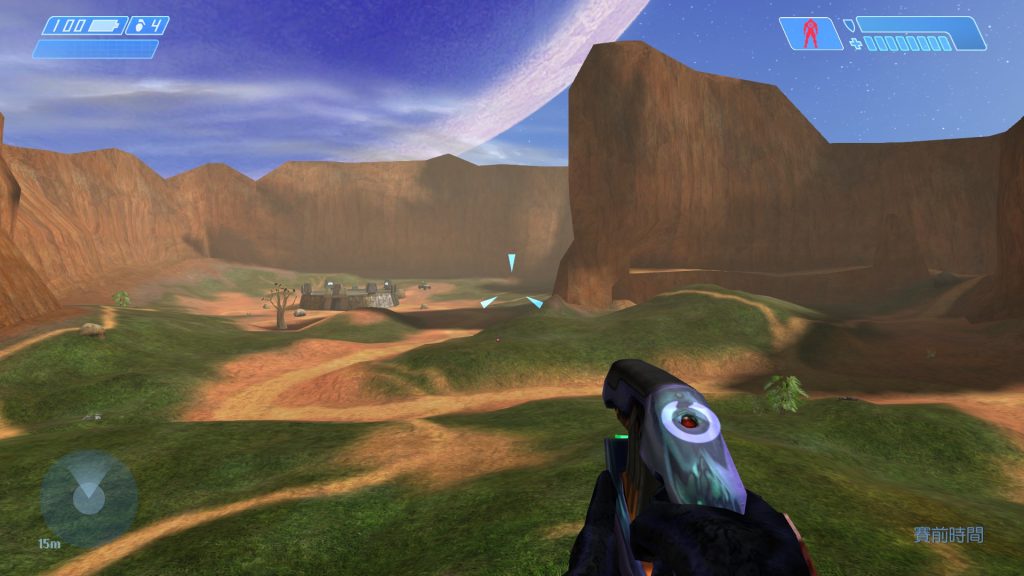Click the circular motion tracker radar
This screenshot has height=576, width=1024.
[88, 498]
